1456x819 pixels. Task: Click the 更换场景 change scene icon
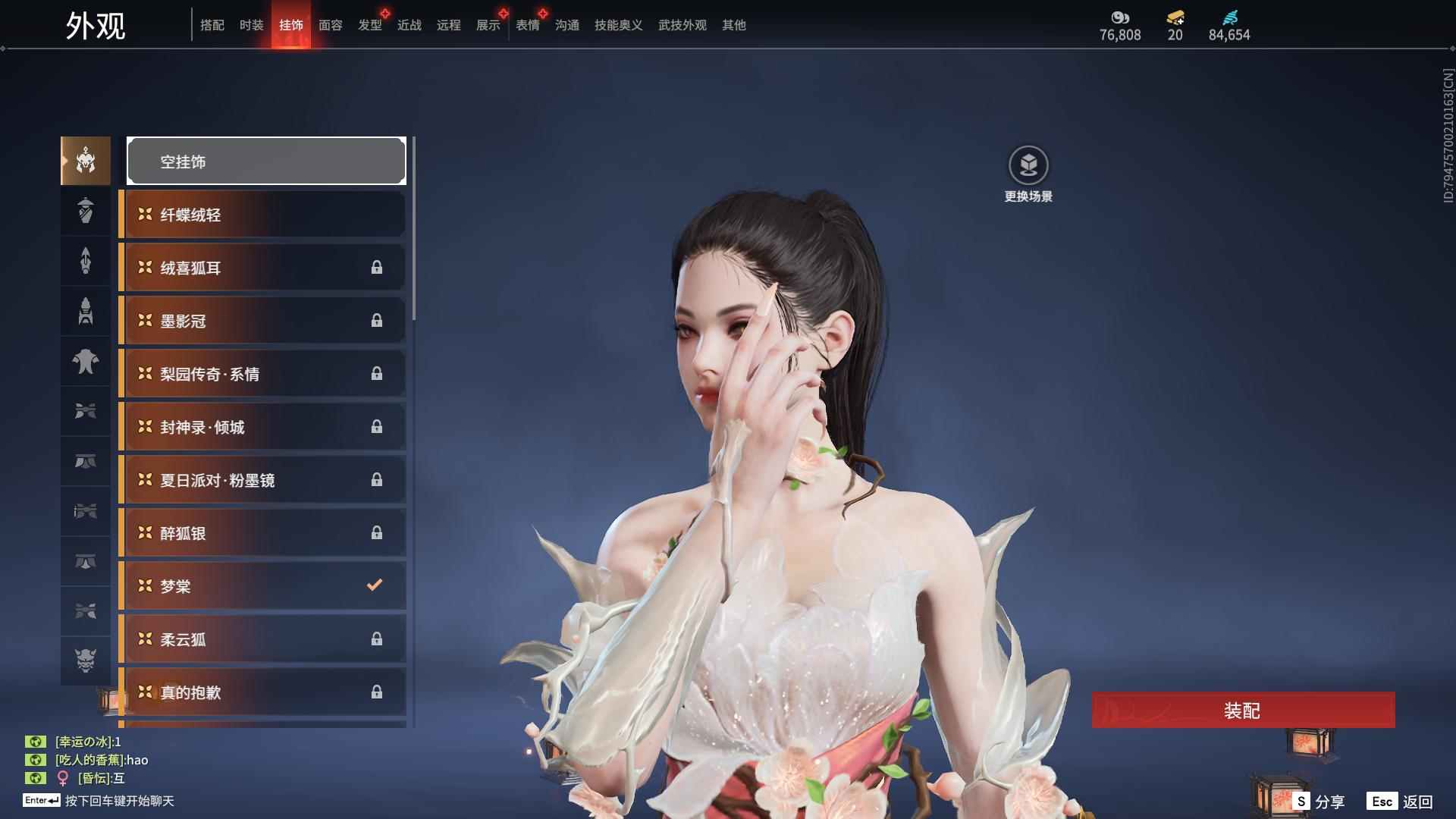(x=1028, y=166)
